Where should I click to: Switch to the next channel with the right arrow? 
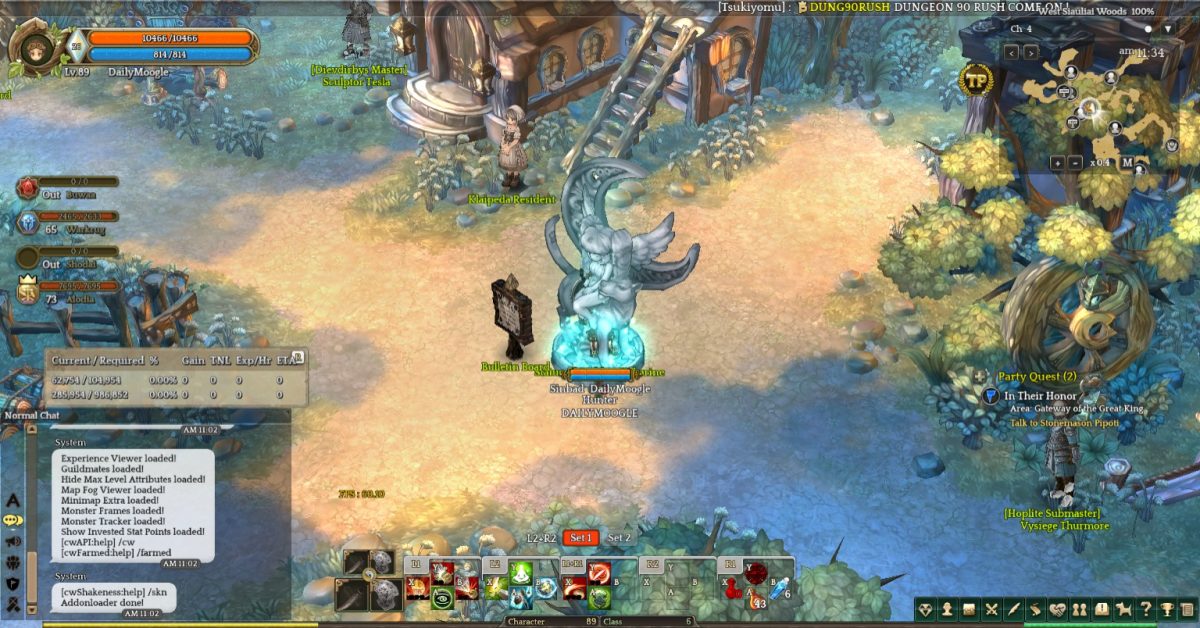click(1029, 52)
